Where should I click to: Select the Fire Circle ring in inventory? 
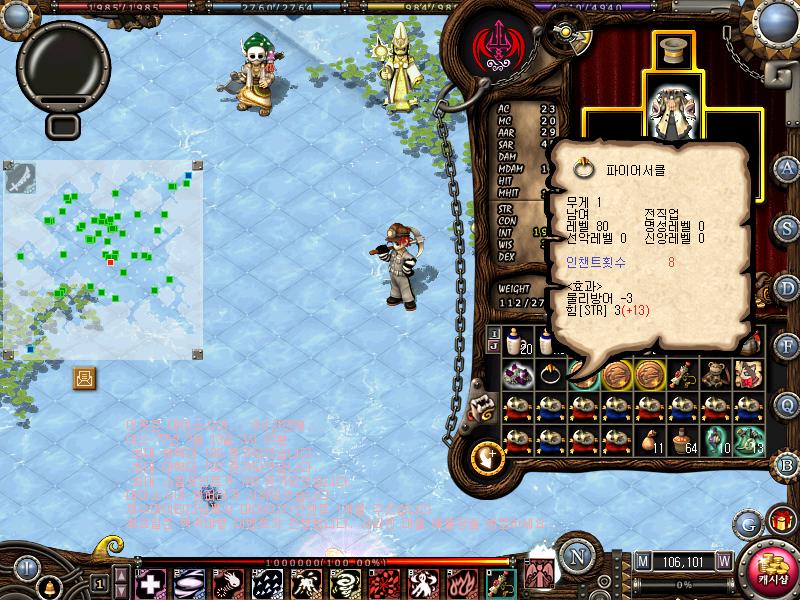pos(550,374)
